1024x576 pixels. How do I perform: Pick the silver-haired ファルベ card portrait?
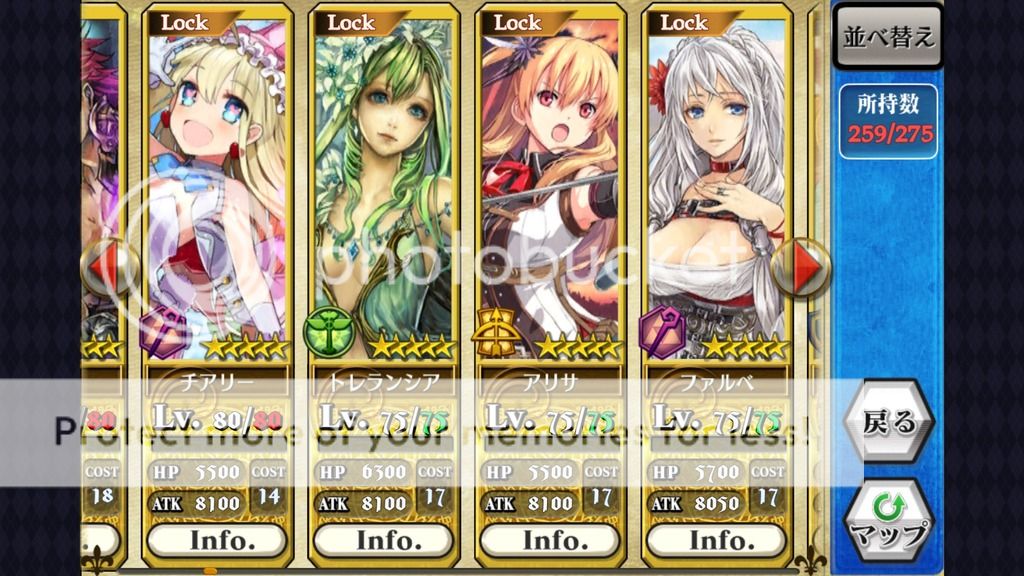click(718, 190)
